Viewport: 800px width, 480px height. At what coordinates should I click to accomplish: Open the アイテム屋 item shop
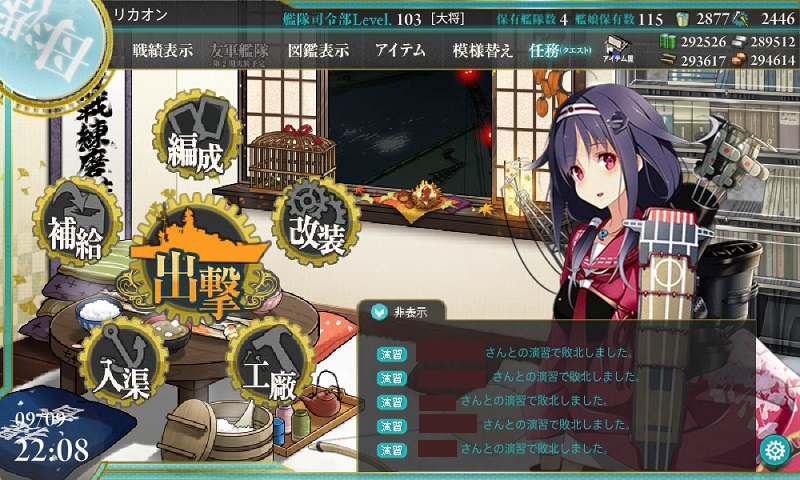616,50
